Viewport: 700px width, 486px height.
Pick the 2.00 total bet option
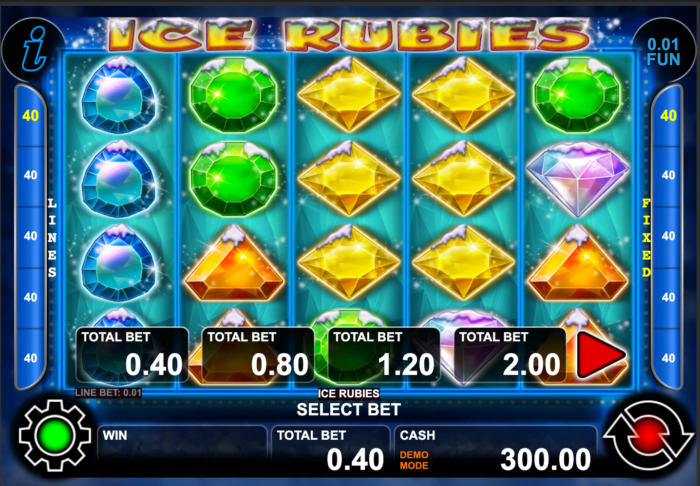coord(510,355)
